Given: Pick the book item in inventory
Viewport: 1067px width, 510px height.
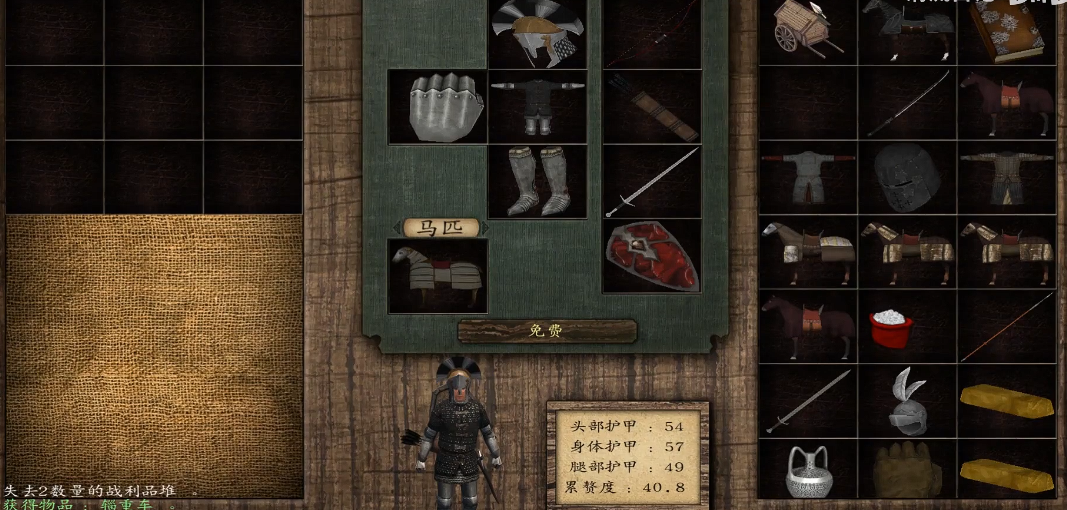Looking at the screenshot, I should (1007, 32).
